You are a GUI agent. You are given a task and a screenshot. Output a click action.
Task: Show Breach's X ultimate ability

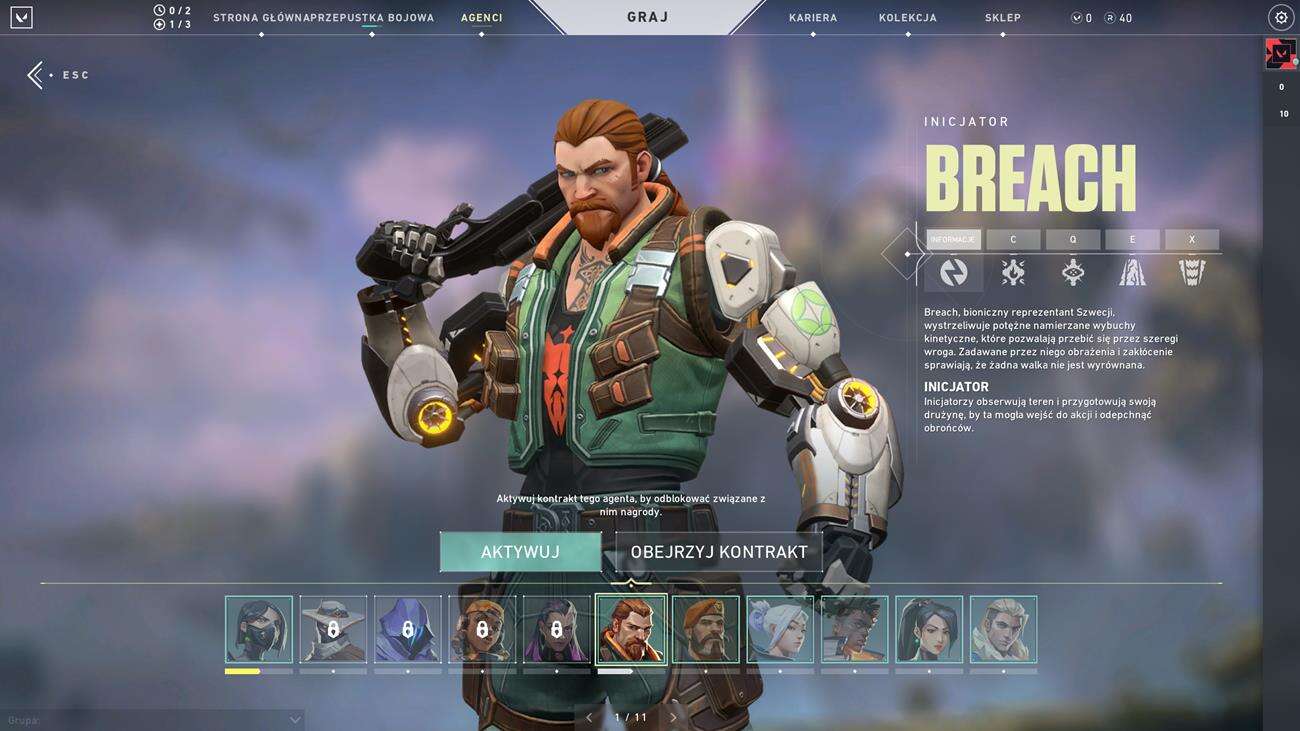tap(1191, 240)
